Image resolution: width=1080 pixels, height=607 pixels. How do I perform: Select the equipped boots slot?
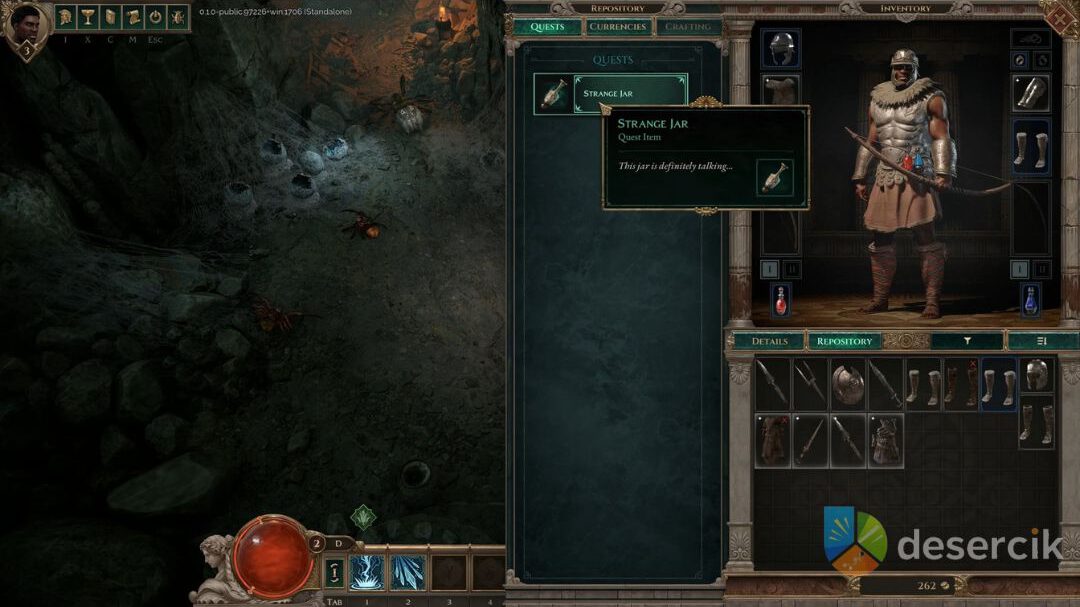tap(1030, 148)
